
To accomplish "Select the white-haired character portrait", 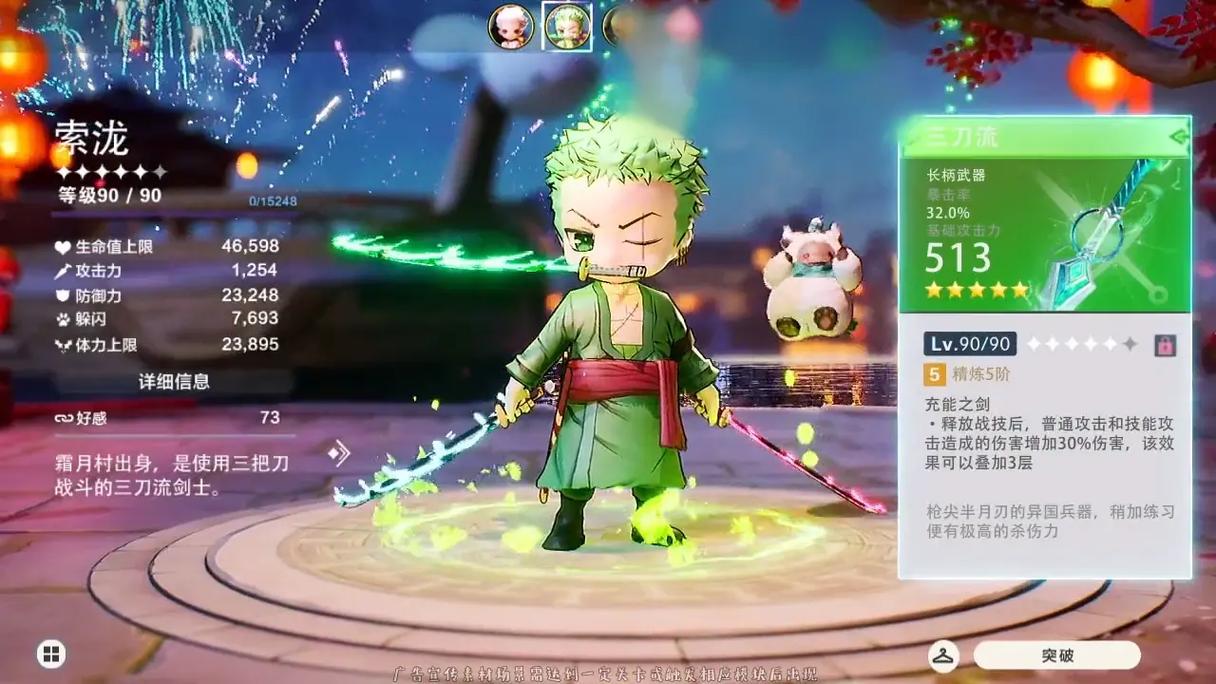I will click(x=510, y=27).
